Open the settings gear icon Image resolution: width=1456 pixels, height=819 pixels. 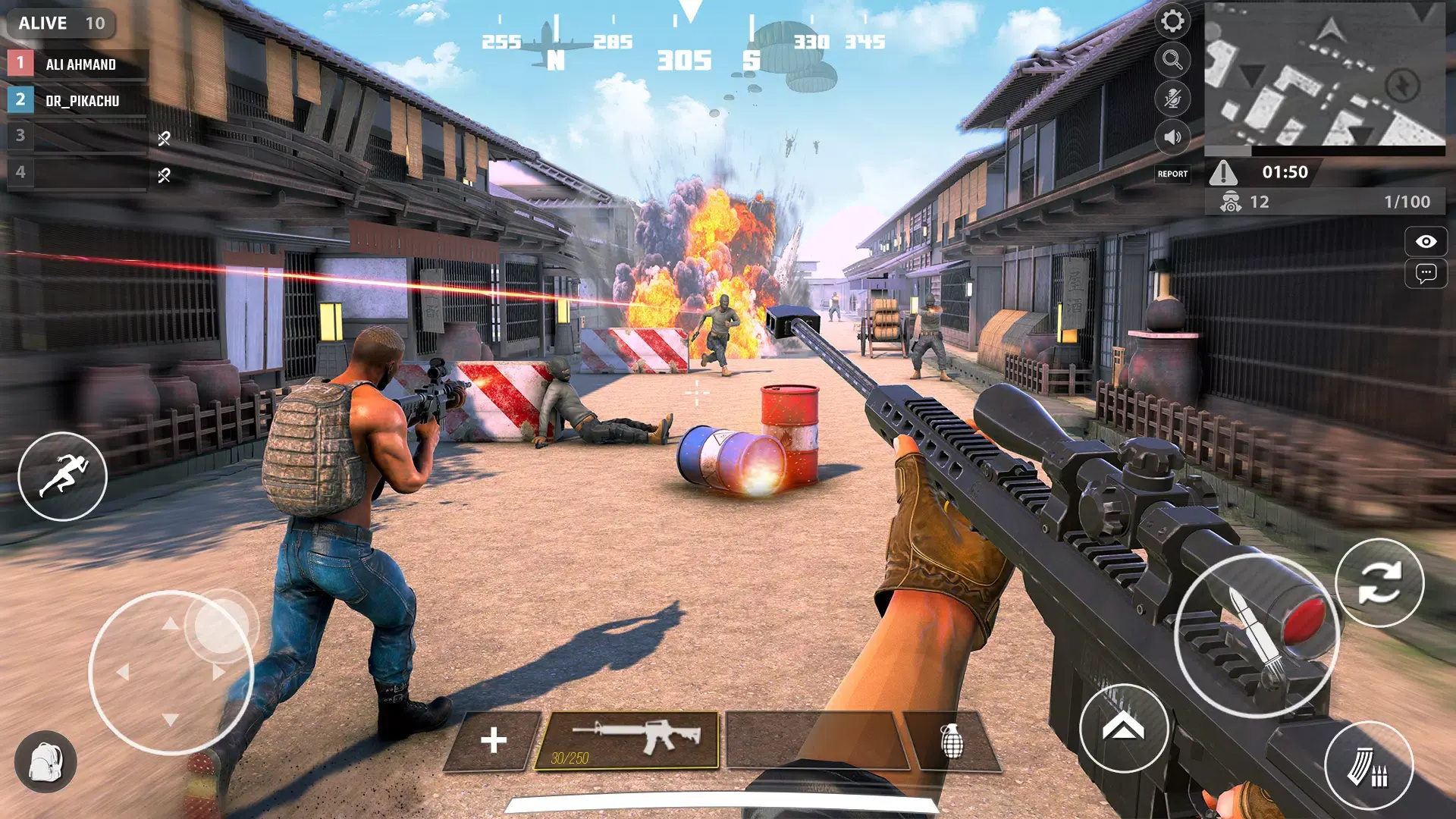[1172, 21]
